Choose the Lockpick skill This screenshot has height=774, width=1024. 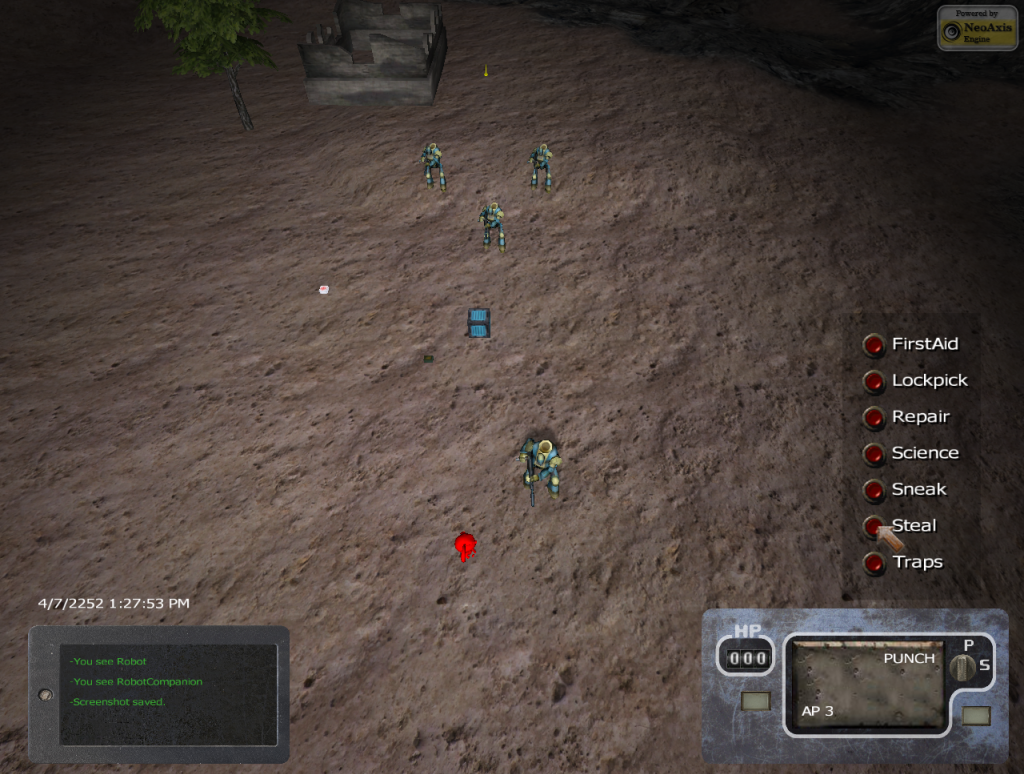pyautogui.click(x=874, y=381)
